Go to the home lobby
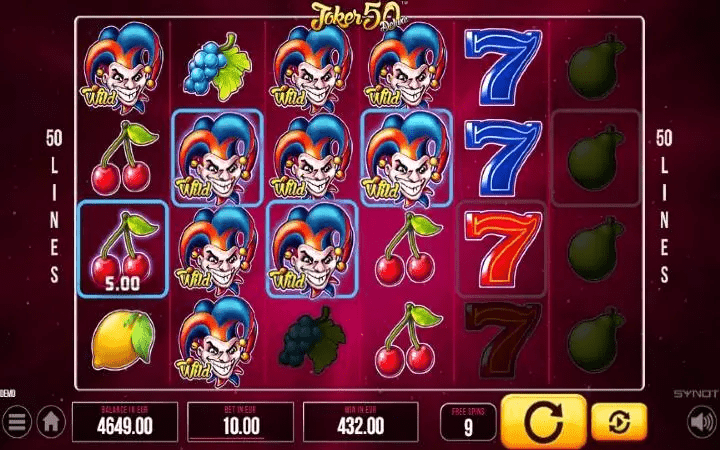The width and height of the screenshot is (720, 450). click(50, 422)
